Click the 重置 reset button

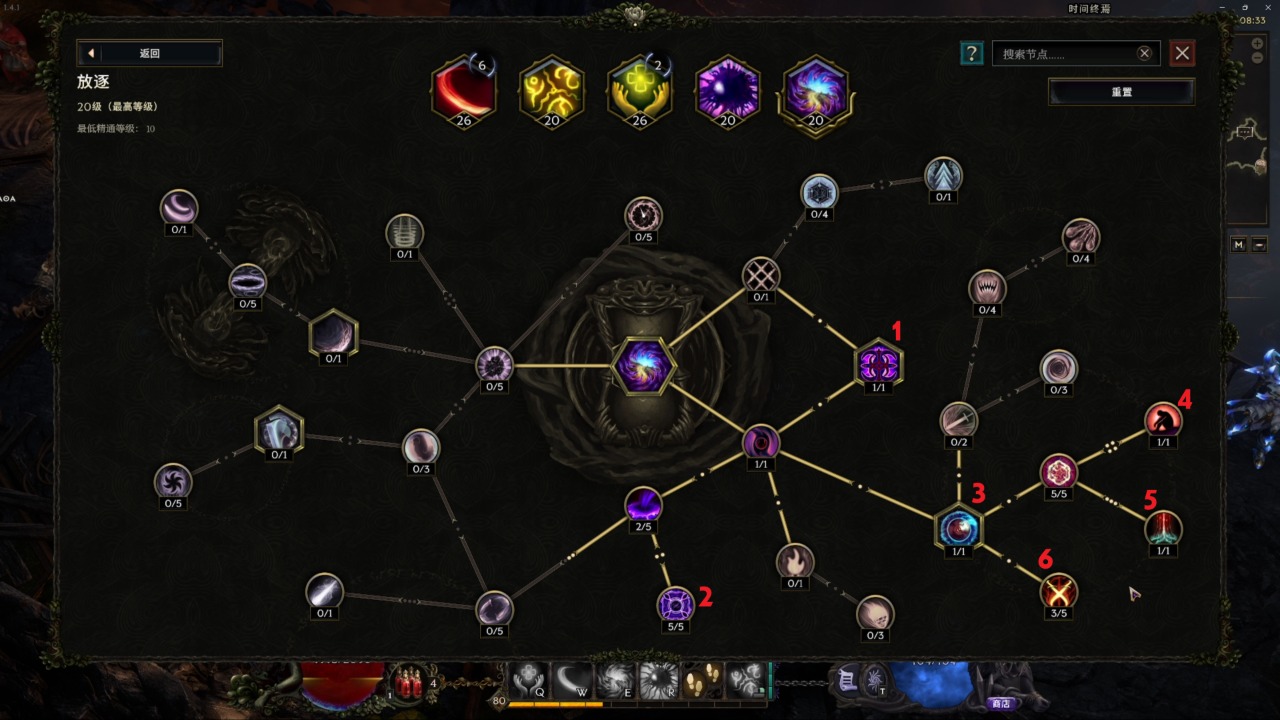pos(1121,92)
